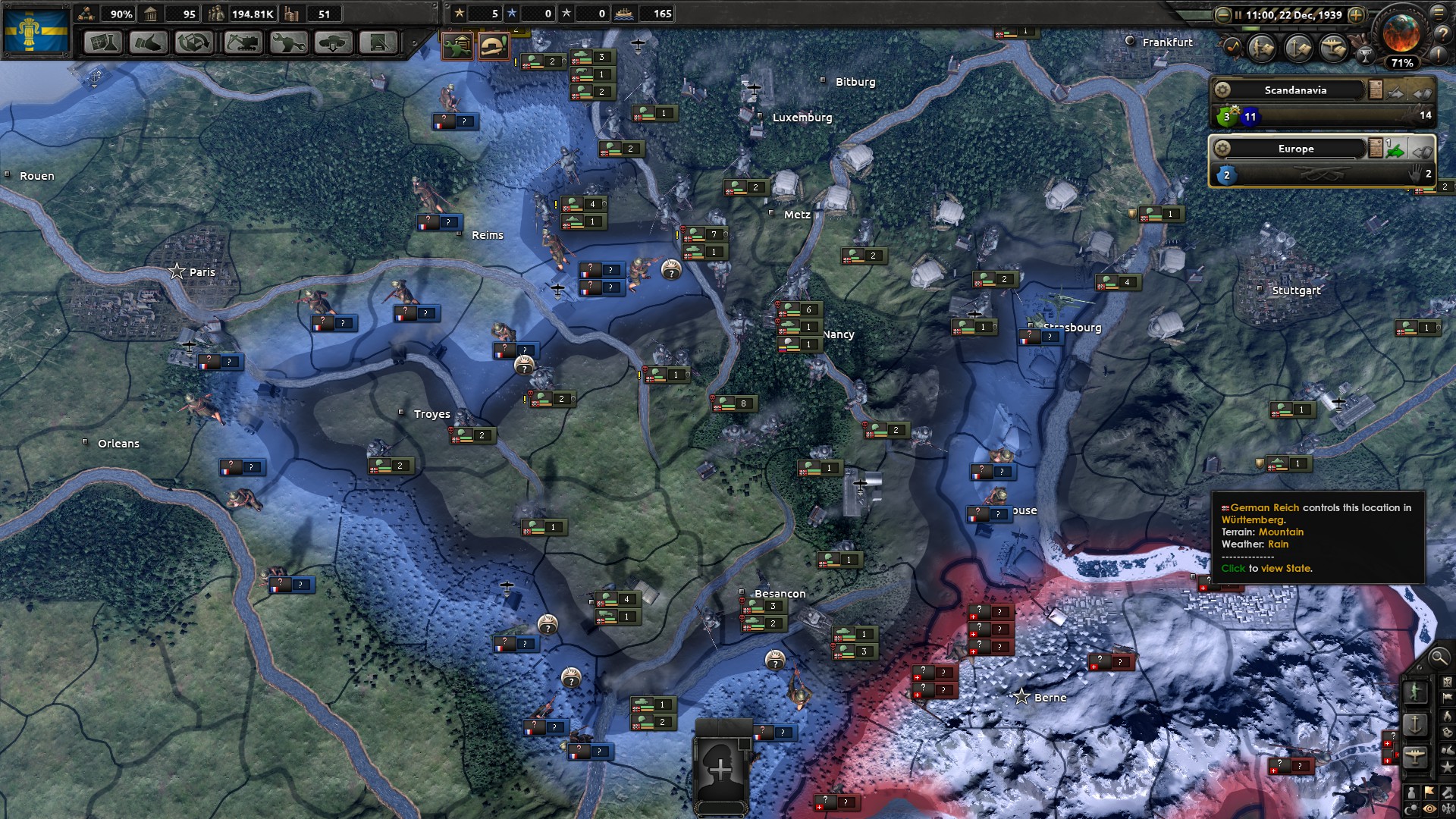Open the province search magnifier tool
Viewport: 1456px width, 819px height.
point(1439,658)
